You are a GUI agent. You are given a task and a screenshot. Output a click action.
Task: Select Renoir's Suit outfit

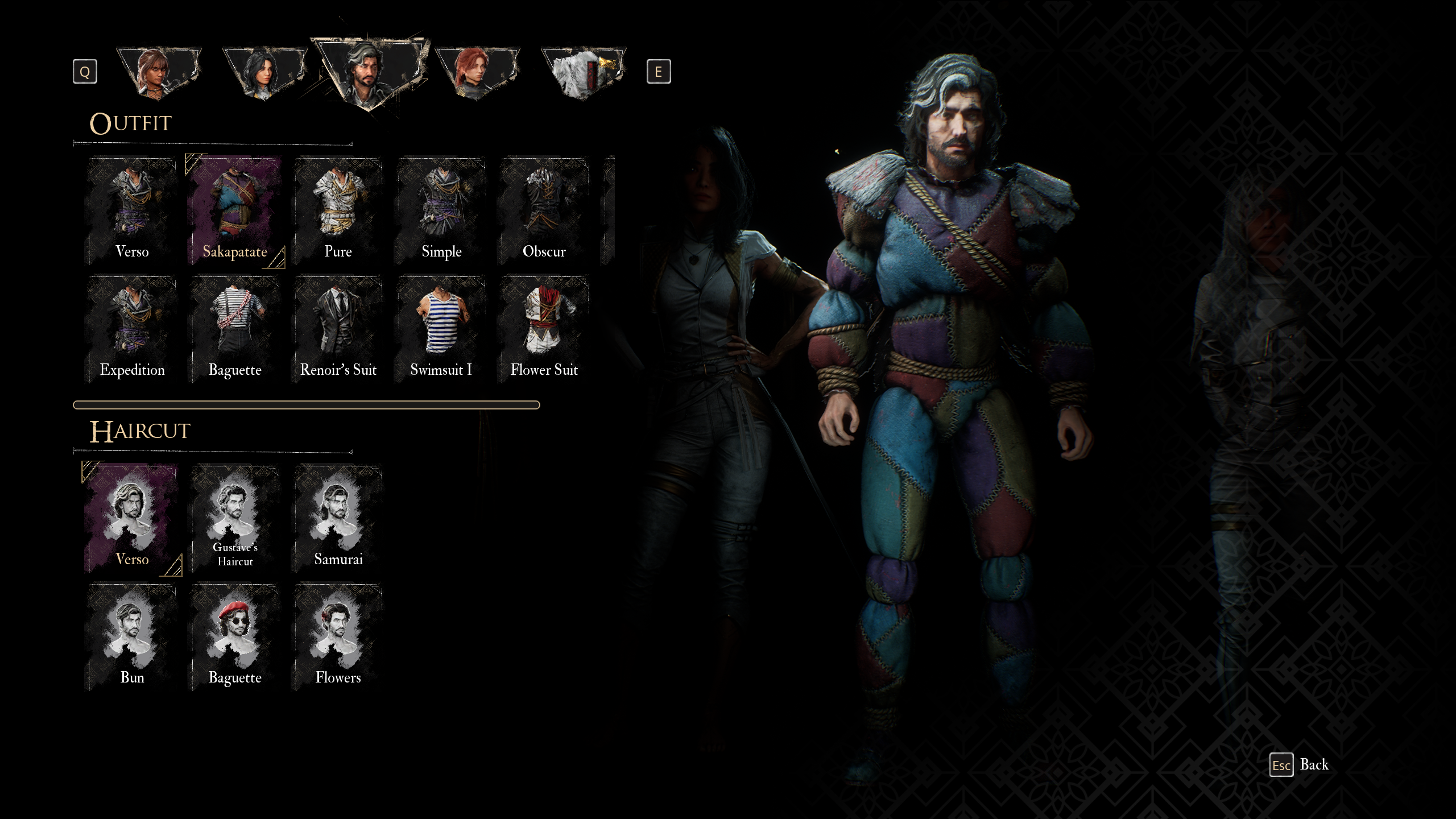pyautogui.click(x=338, y=329)
